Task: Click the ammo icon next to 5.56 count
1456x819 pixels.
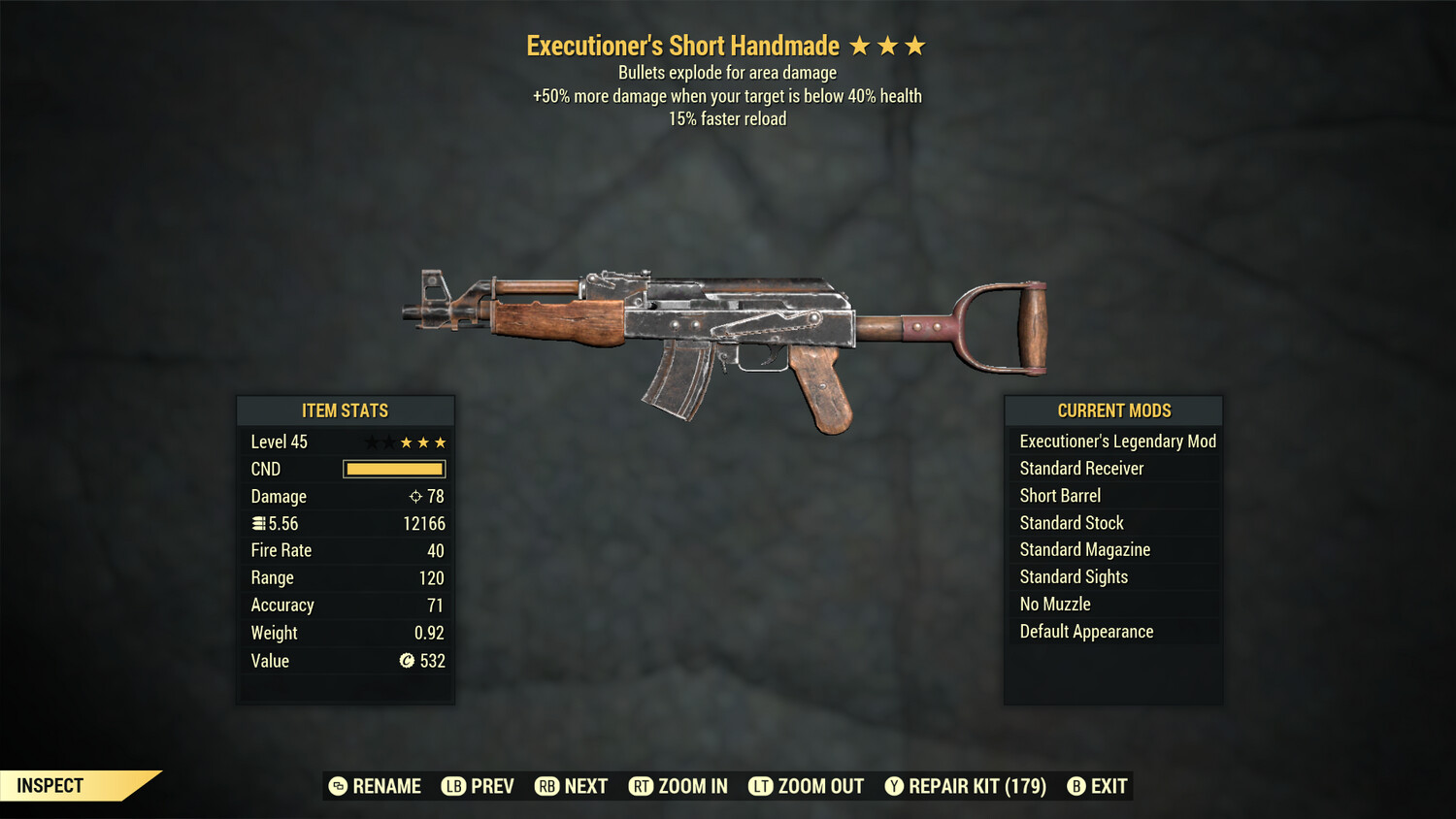Action: tap(257, 523)
